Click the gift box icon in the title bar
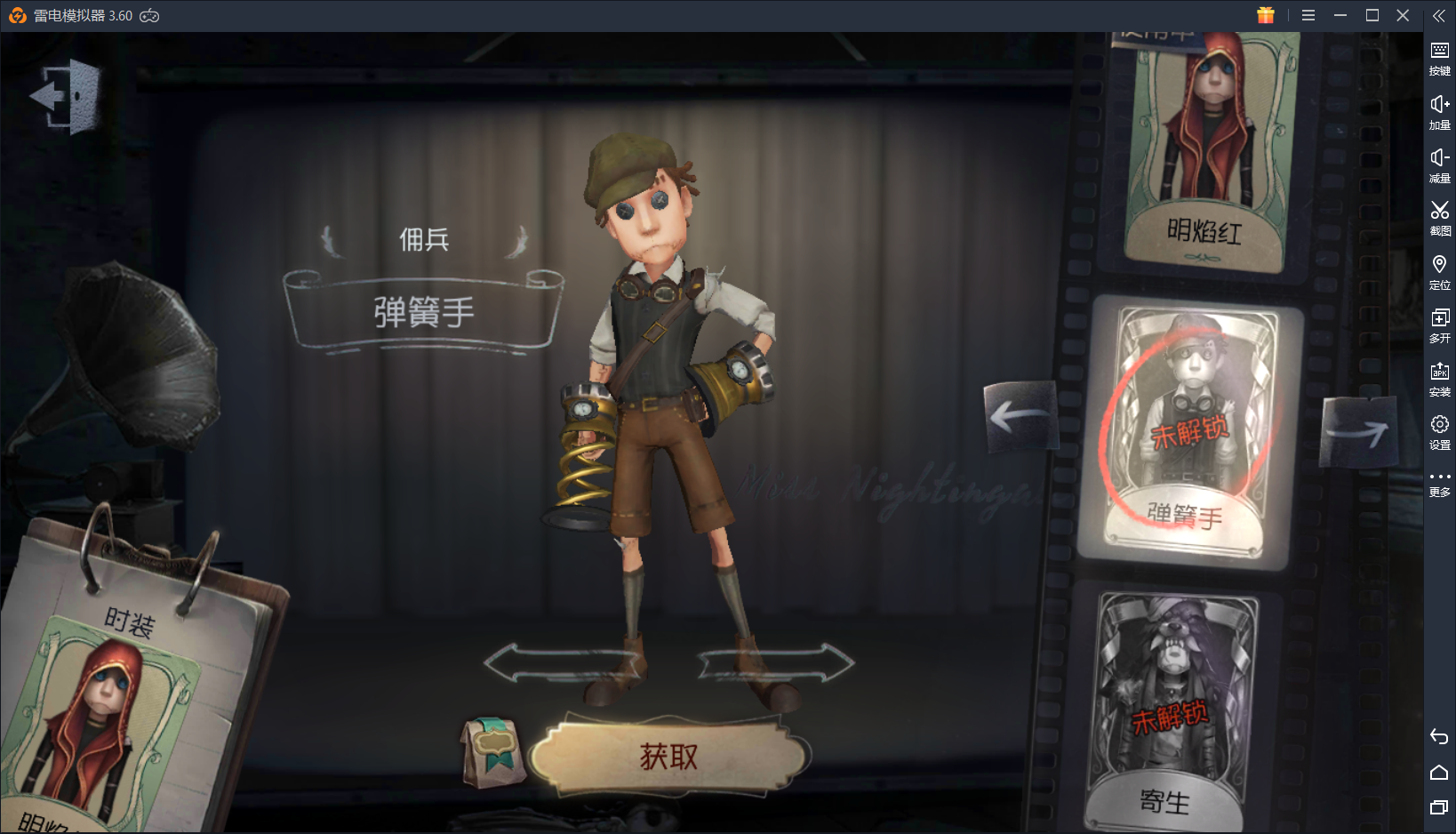The image size is (1456, 834). [x=1266, y=15]
